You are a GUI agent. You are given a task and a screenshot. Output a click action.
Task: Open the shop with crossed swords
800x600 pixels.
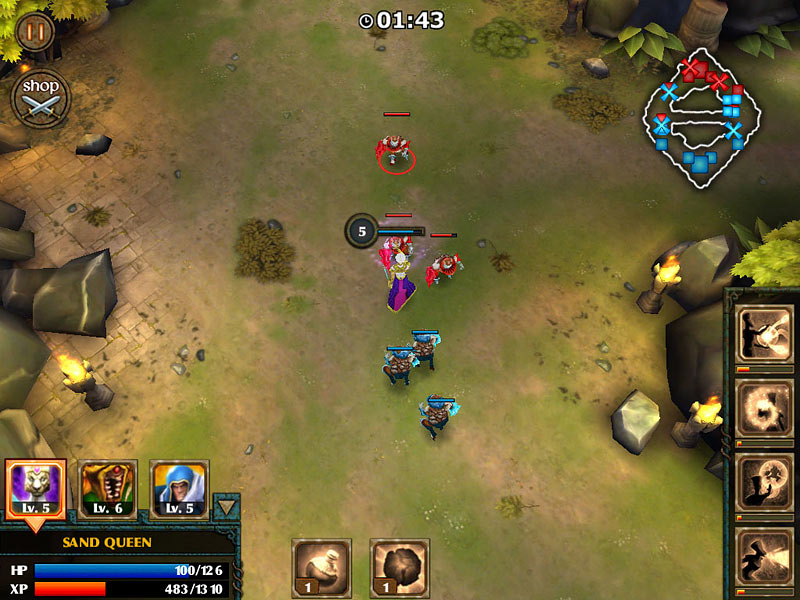point(41,98)
